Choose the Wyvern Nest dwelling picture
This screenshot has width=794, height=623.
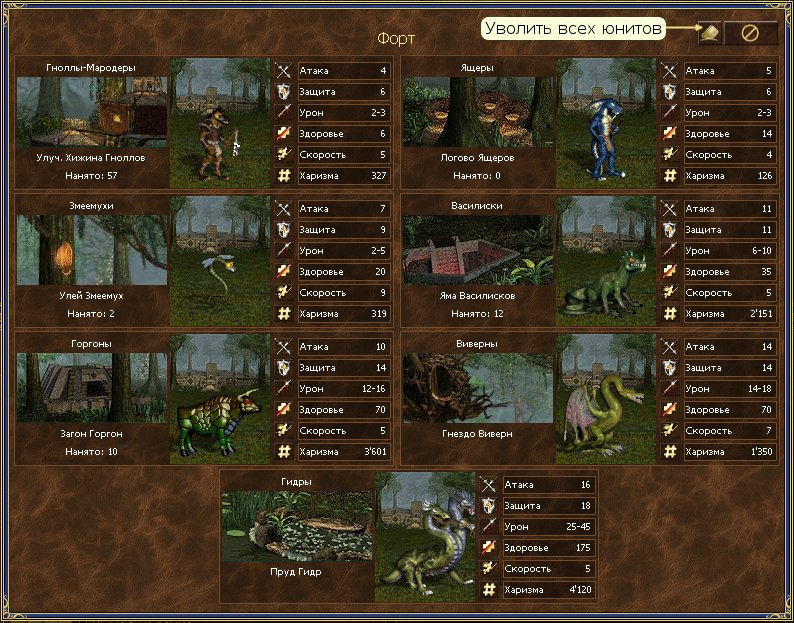point(477,387)
